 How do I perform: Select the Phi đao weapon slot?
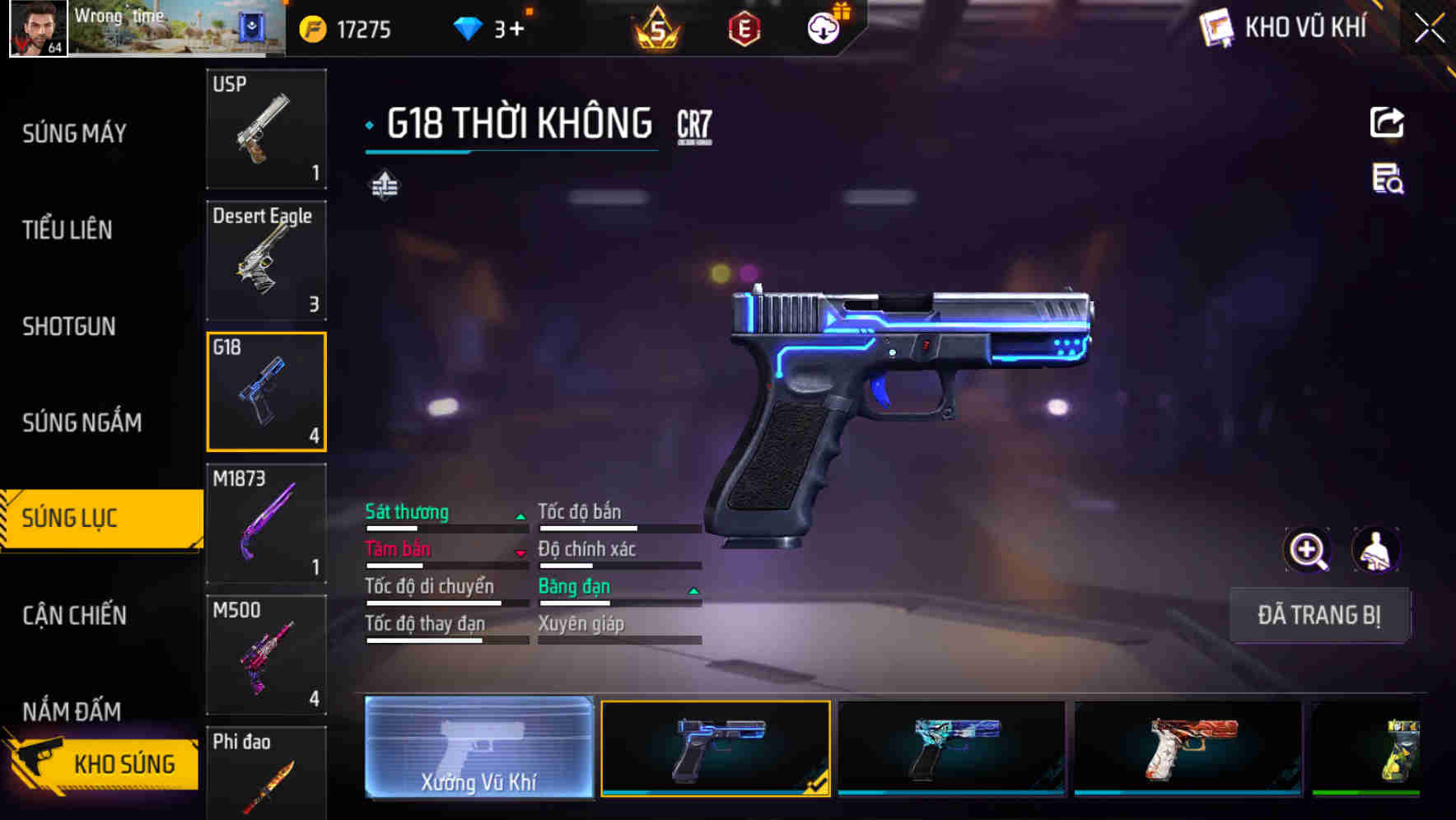[266, 772]
